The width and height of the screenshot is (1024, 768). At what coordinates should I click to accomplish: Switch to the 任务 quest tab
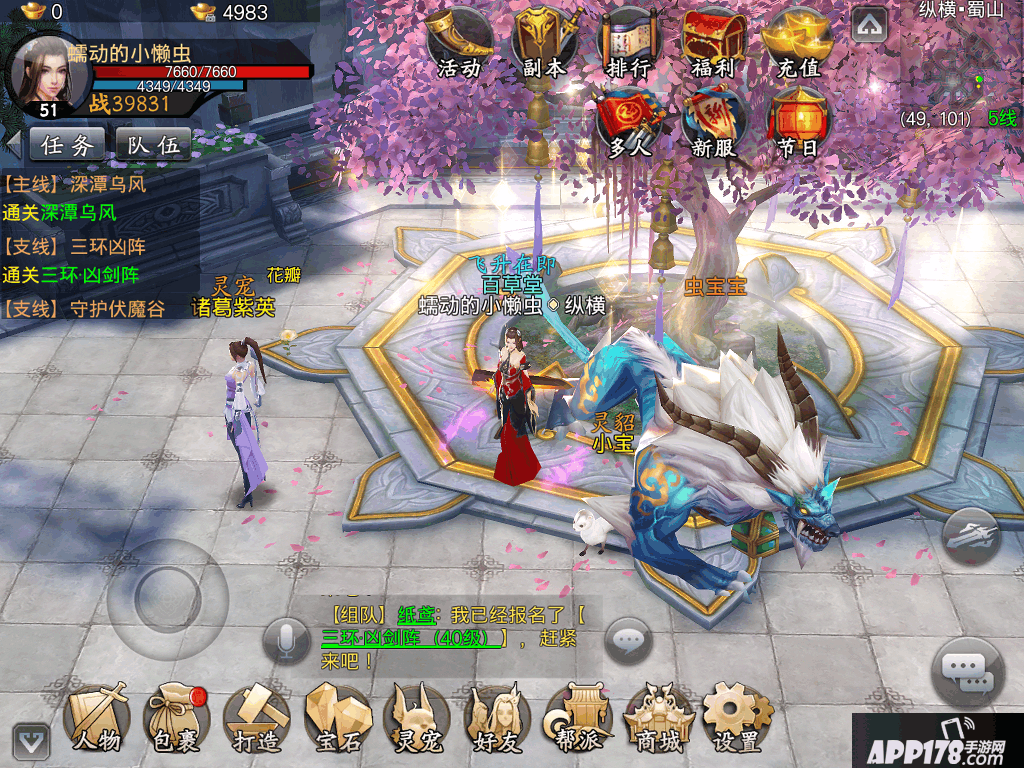pos(68,145)
